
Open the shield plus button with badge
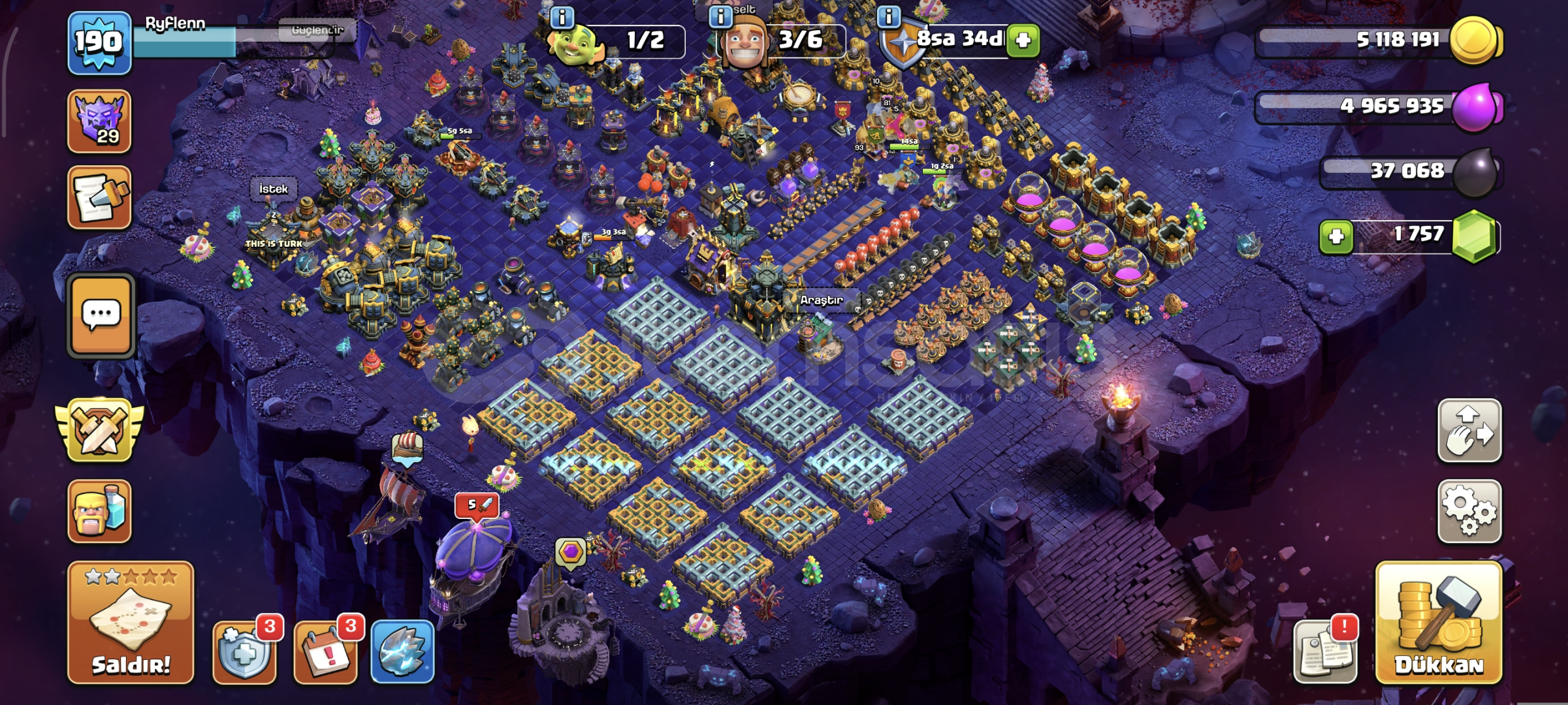[x=244, y=651]
